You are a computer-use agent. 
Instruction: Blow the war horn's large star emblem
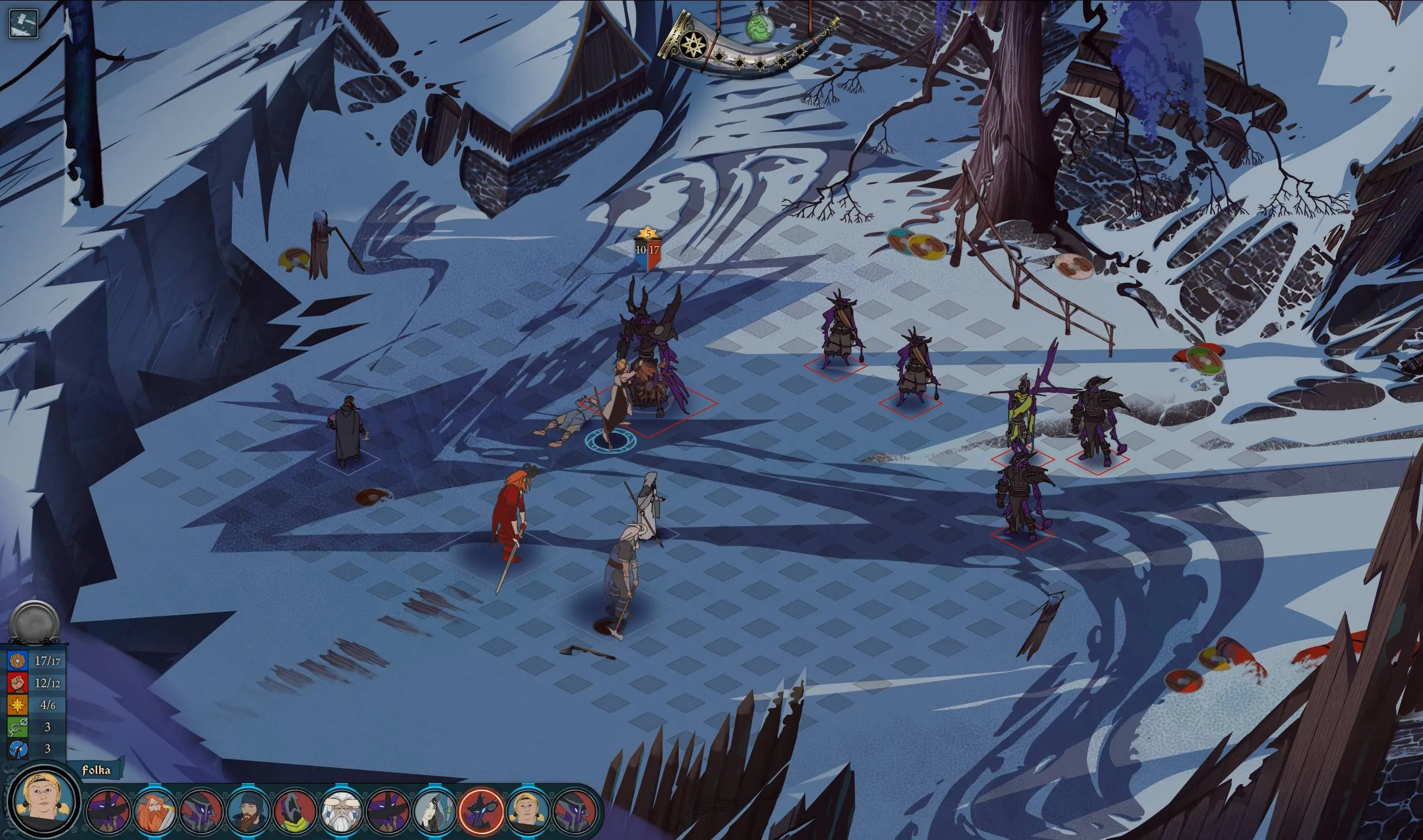click(693, 44)
